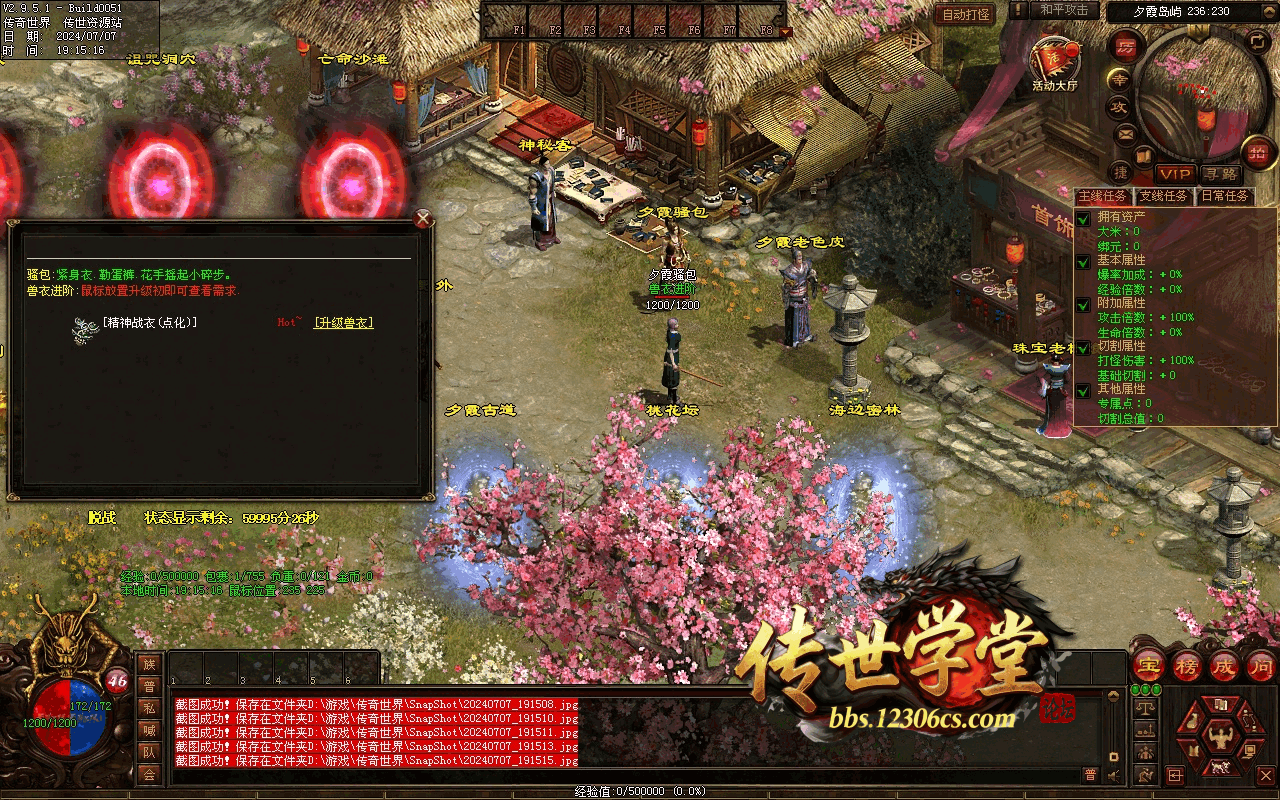Open the 日常任务 daily quests tab

[1224, 196]
